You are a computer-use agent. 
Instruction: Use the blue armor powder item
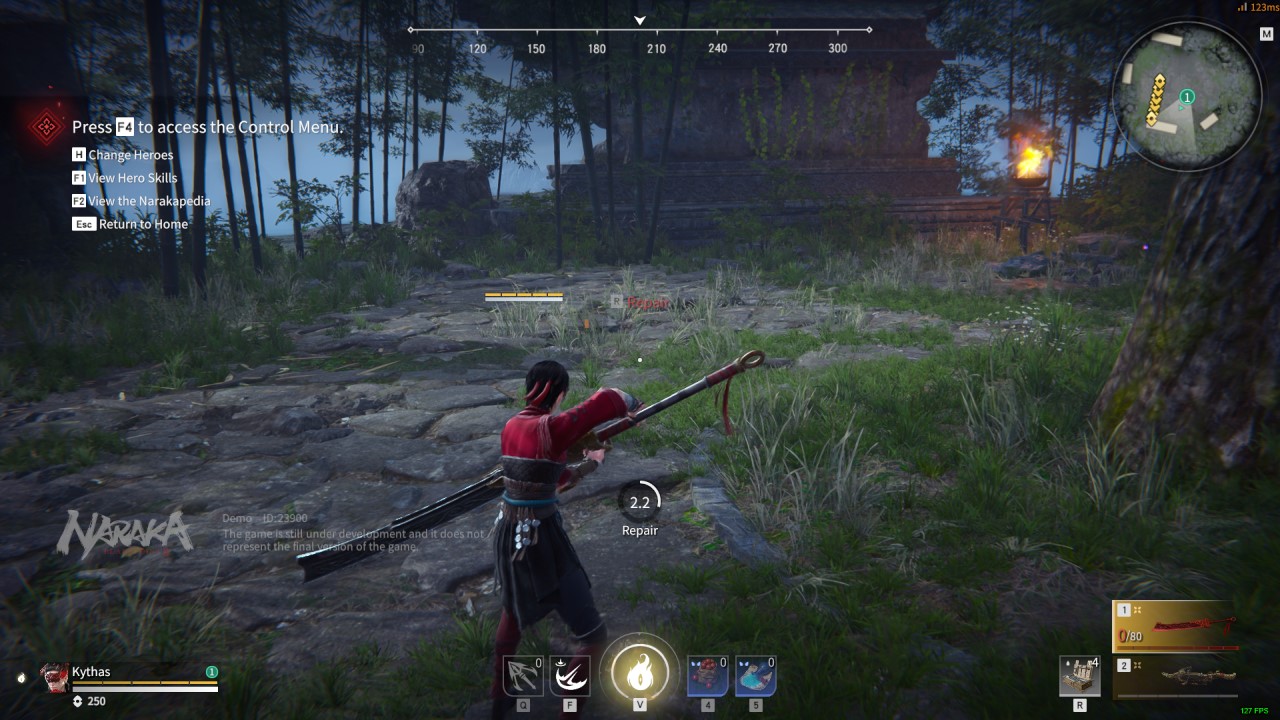(755, 676)
